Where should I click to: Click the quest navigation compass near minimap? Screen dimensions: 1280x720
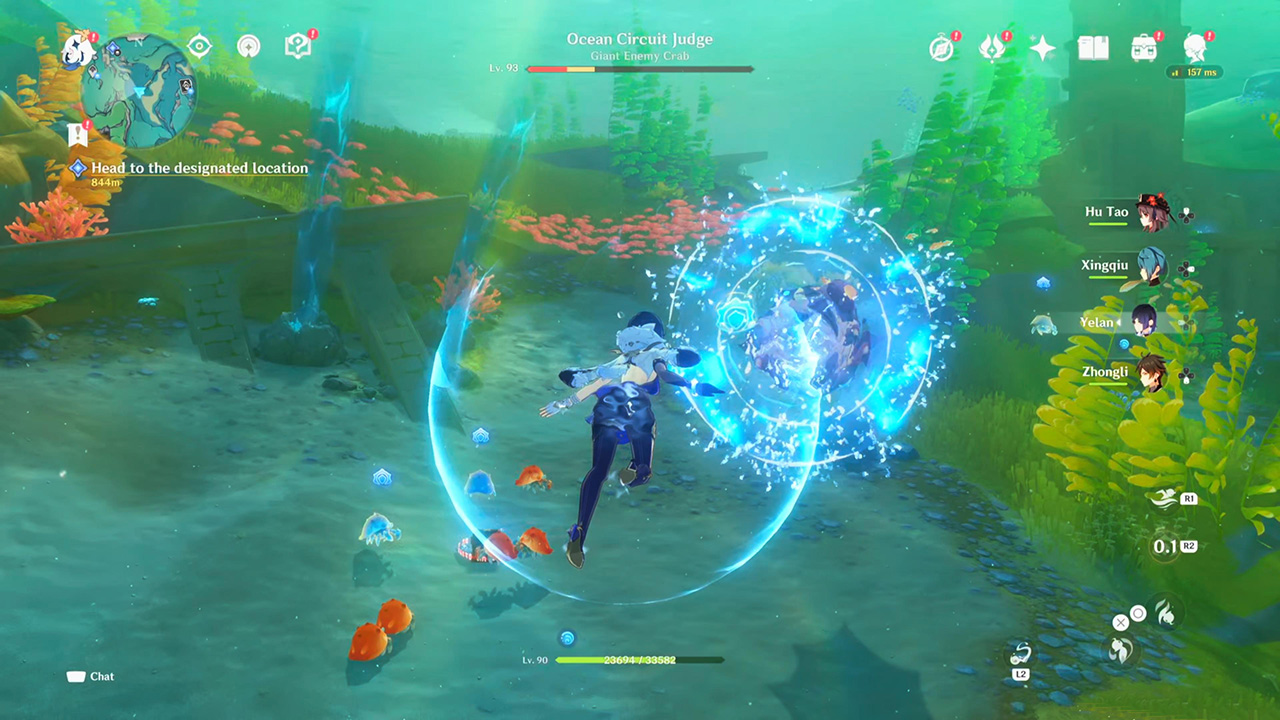click(x=199, y=46)
